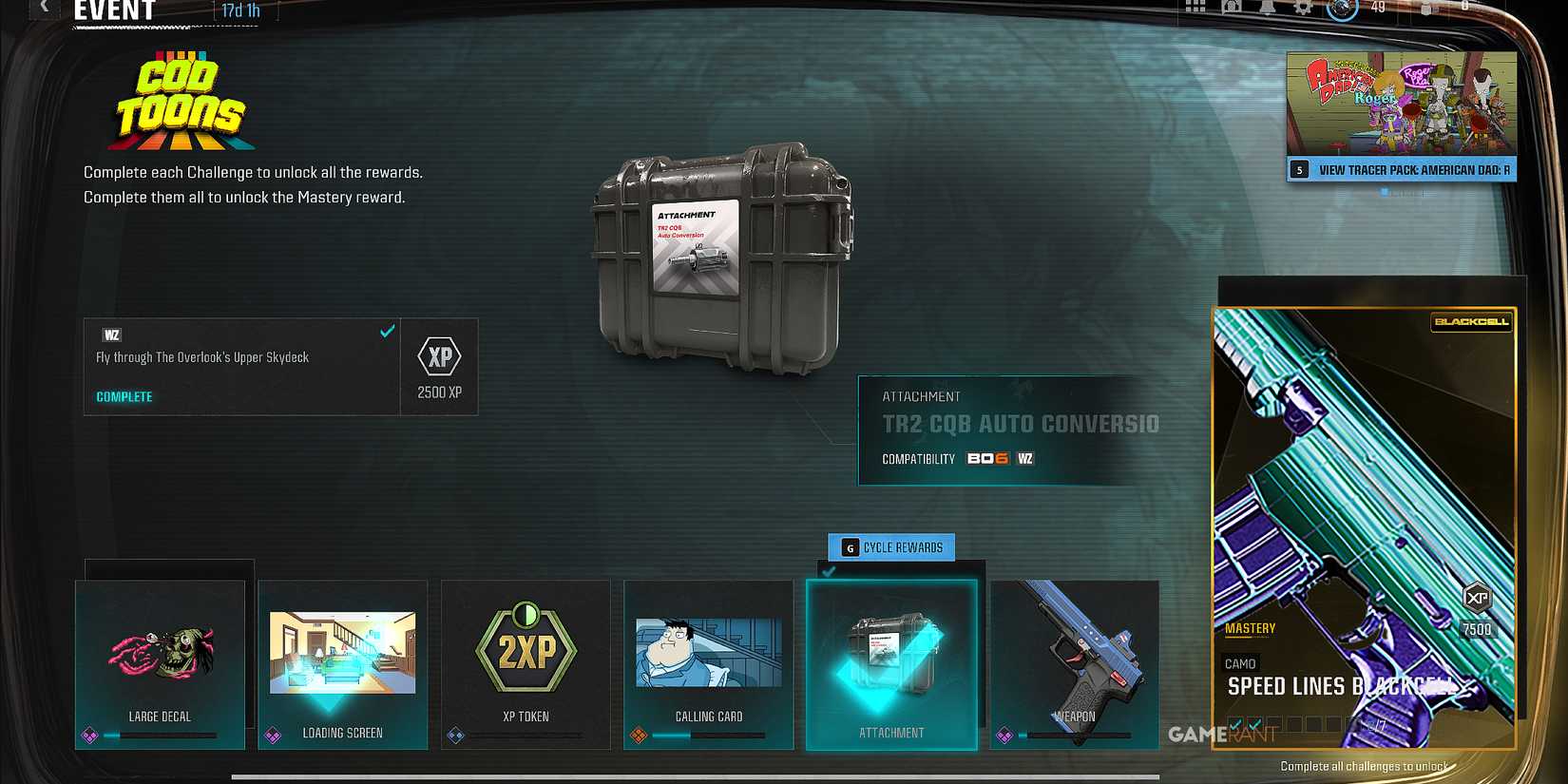Select the Large Decal zombie thumbnail
1568x784 pixels.
(x=160, y=651)
